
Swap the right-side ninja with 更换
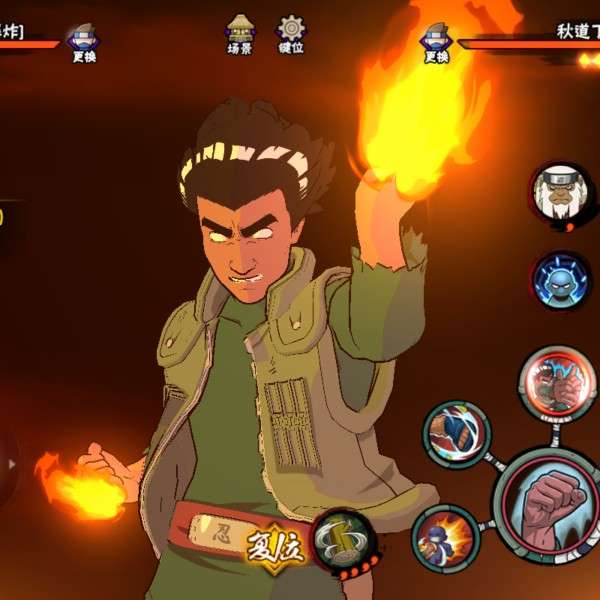pos(436,42)
